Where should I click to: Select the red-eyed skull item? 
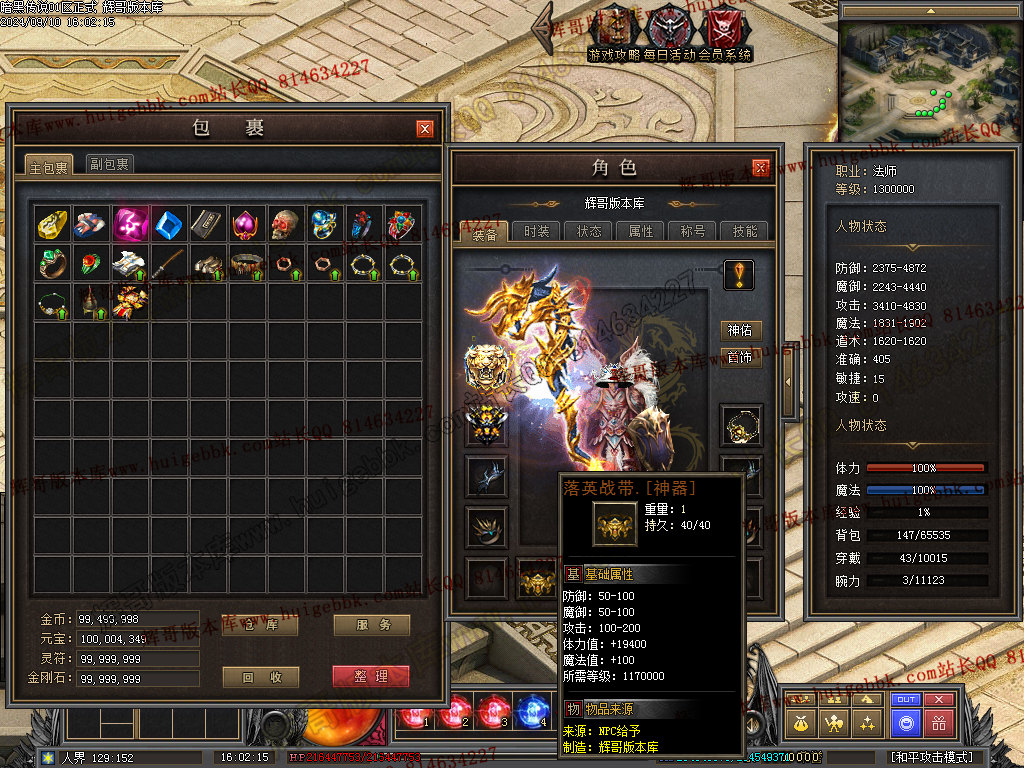tap(286, 224)
